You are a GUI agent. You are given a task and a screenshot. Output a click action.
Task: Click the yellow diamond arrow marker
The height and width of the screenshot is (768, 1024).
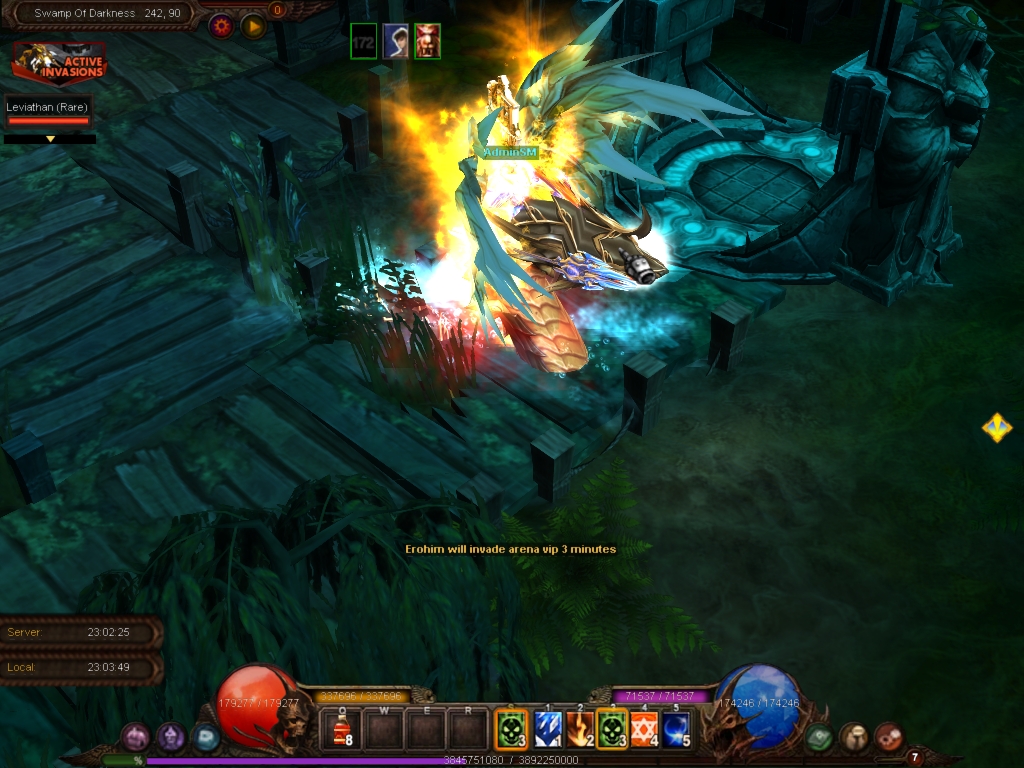996,428
